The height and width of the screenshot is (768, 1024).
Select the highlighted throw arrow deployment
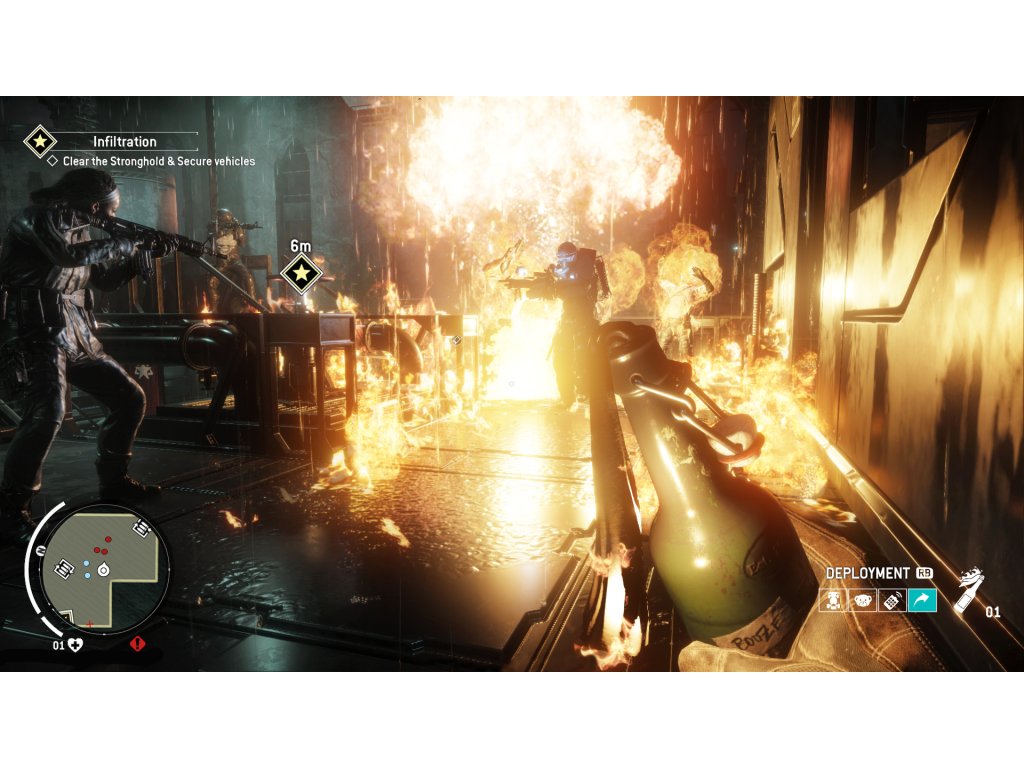(x=921, y=600)
